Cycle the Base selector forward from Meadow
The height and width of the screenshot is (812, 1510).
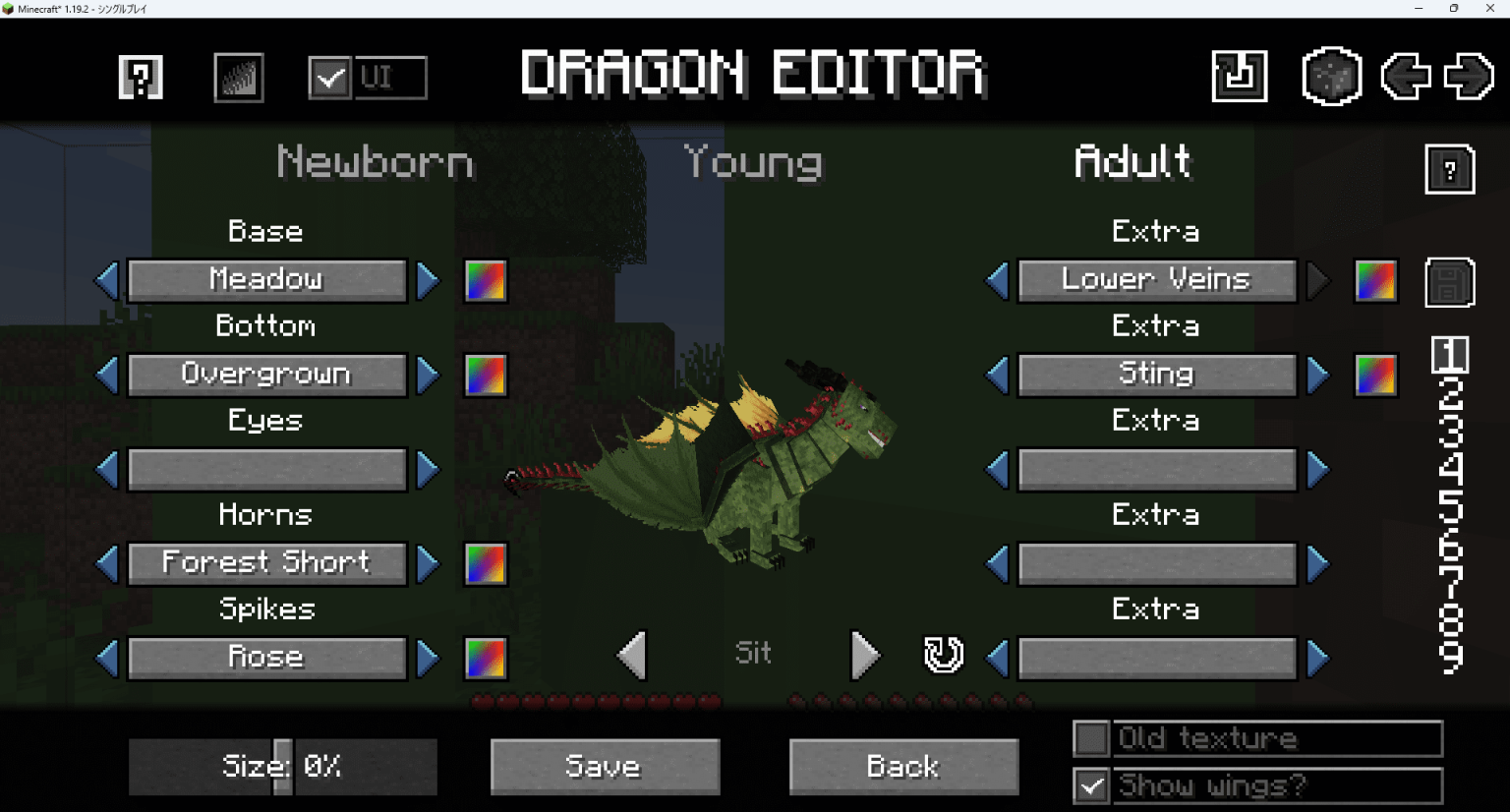click(429, 279)
